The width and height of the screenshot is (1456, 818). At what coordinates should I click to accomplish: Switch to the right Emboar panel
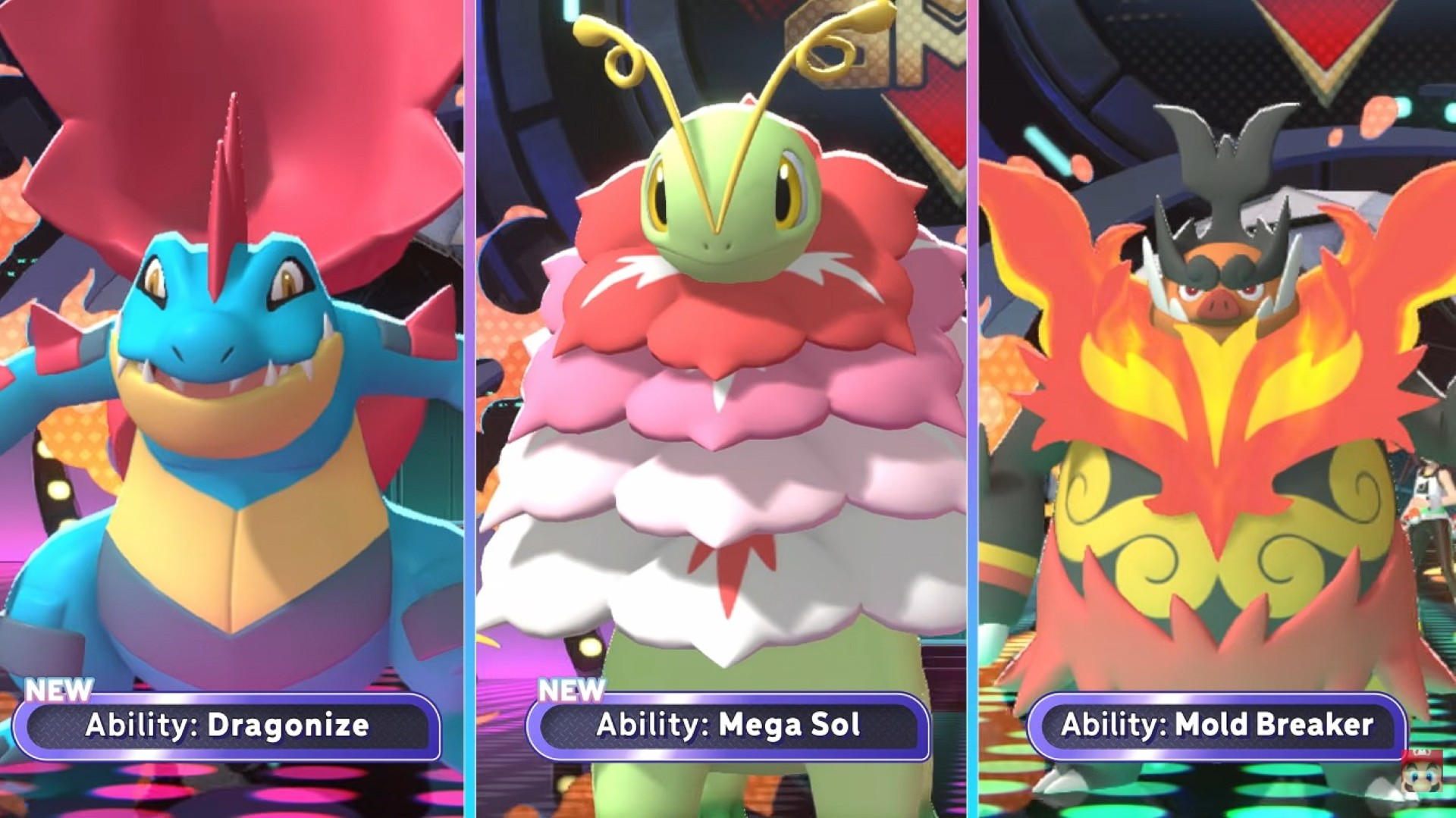[x=1213, y=379]
